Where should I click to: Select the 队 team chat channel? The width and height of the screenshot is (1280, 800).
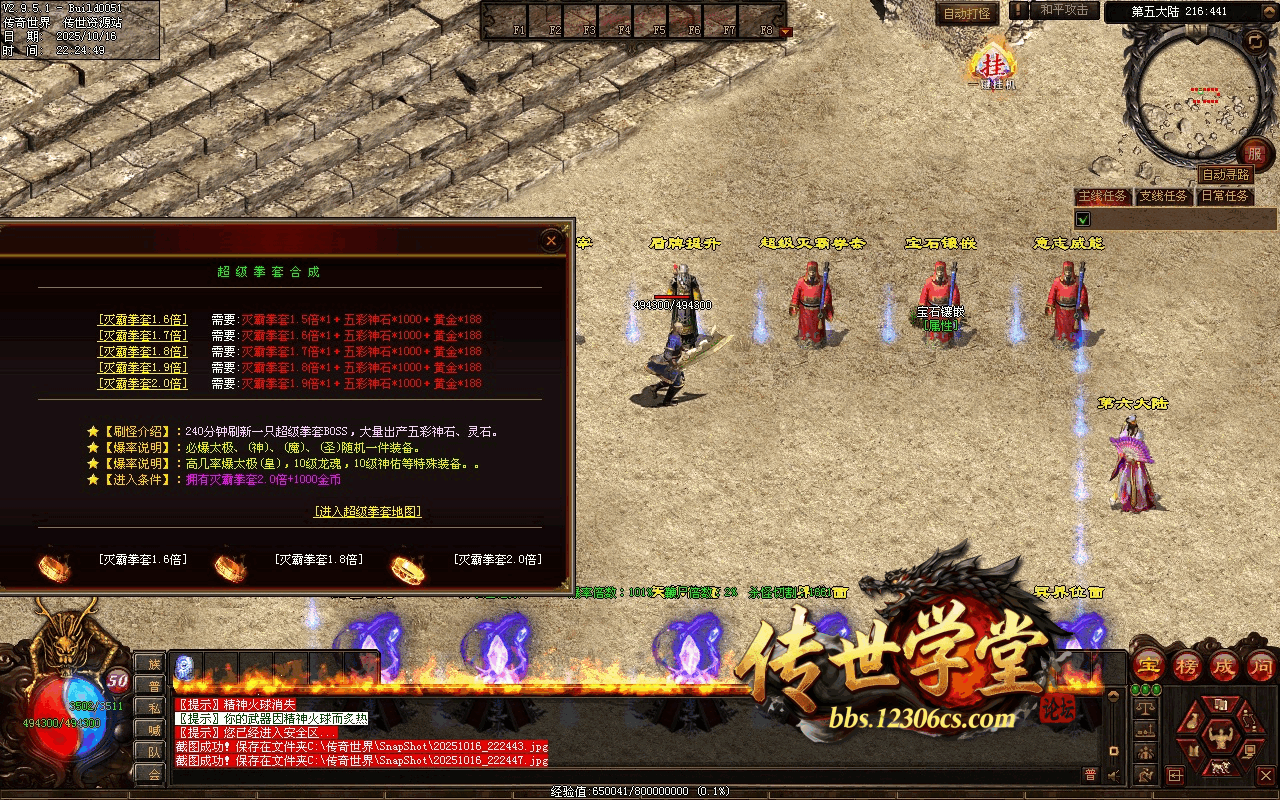[x=153, y=752]
